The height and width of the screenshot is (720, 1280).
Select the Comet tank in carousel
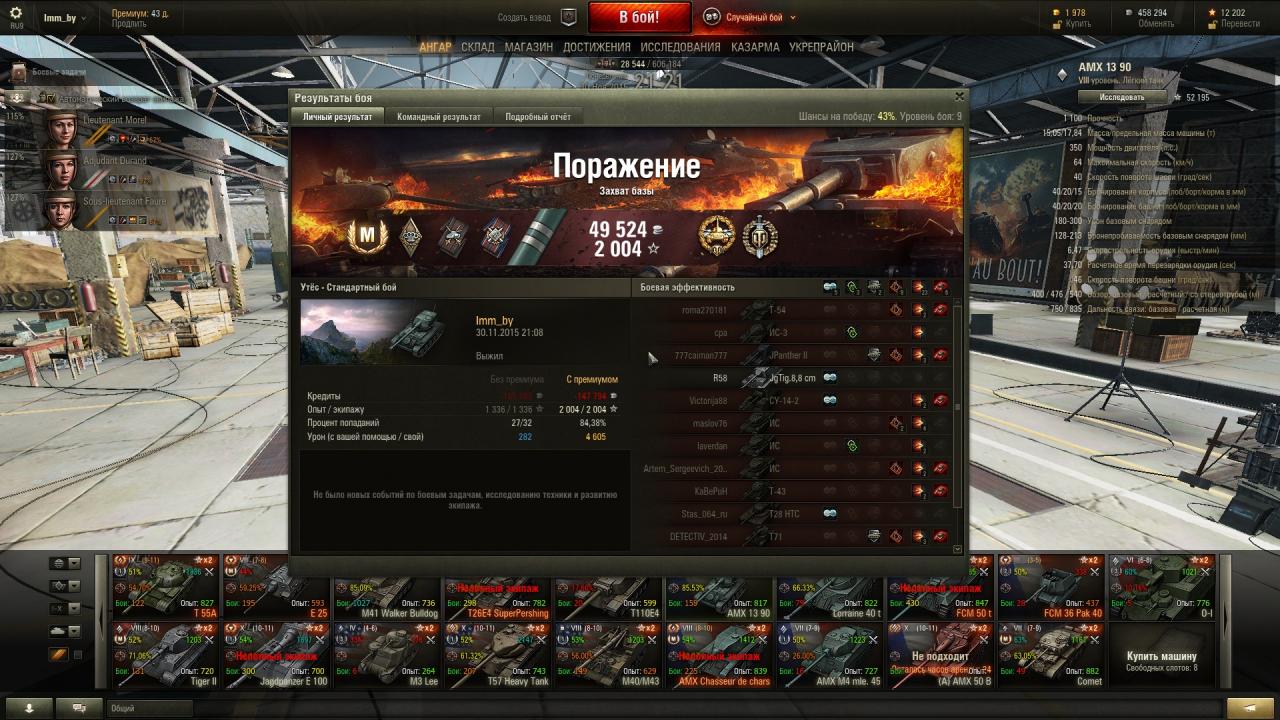[x=1050, y=656]
